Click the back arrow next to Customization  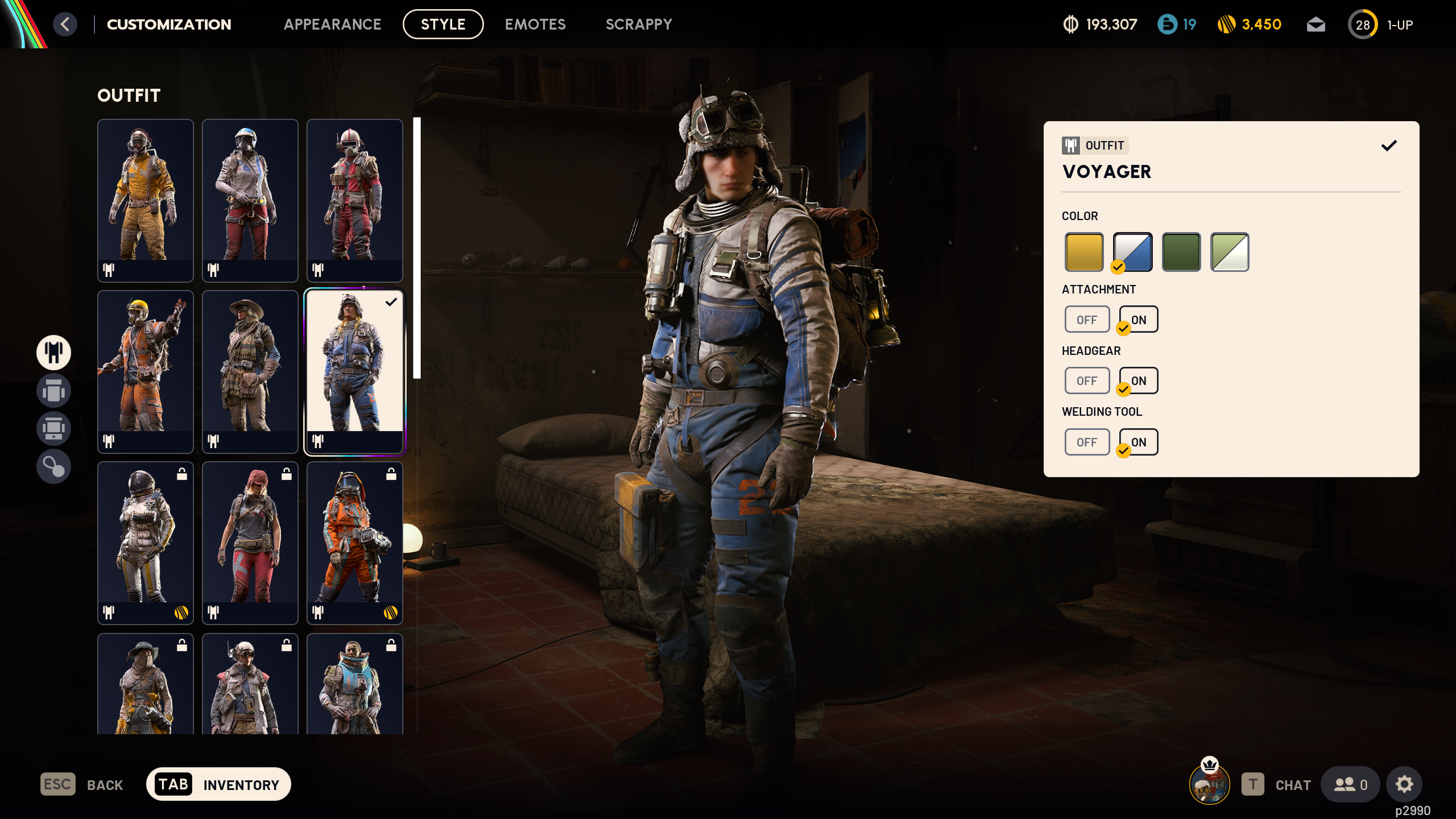65,24
